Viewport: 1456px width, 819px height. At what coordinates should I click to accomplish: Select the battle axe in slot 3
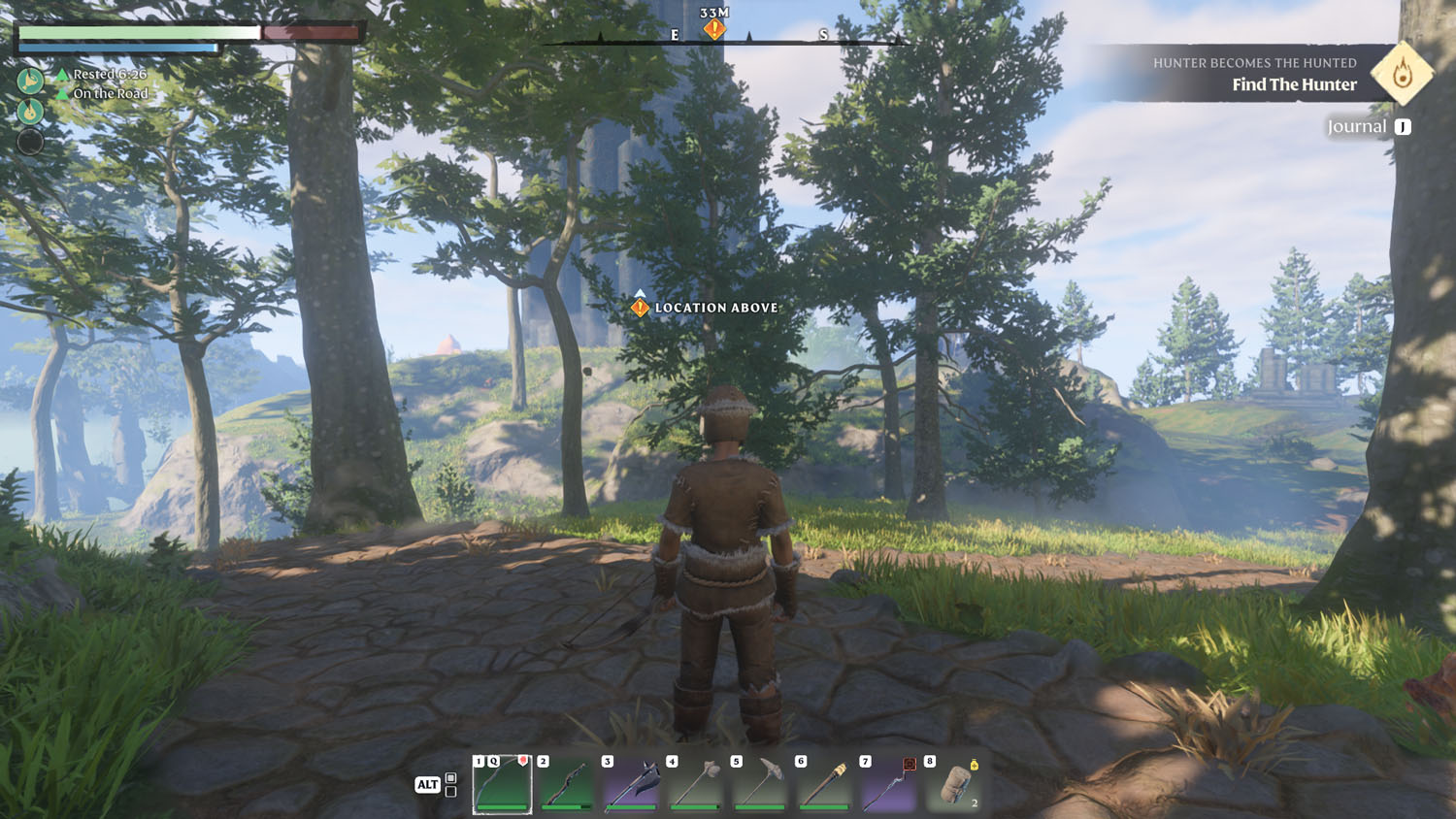tap(631, 784)
